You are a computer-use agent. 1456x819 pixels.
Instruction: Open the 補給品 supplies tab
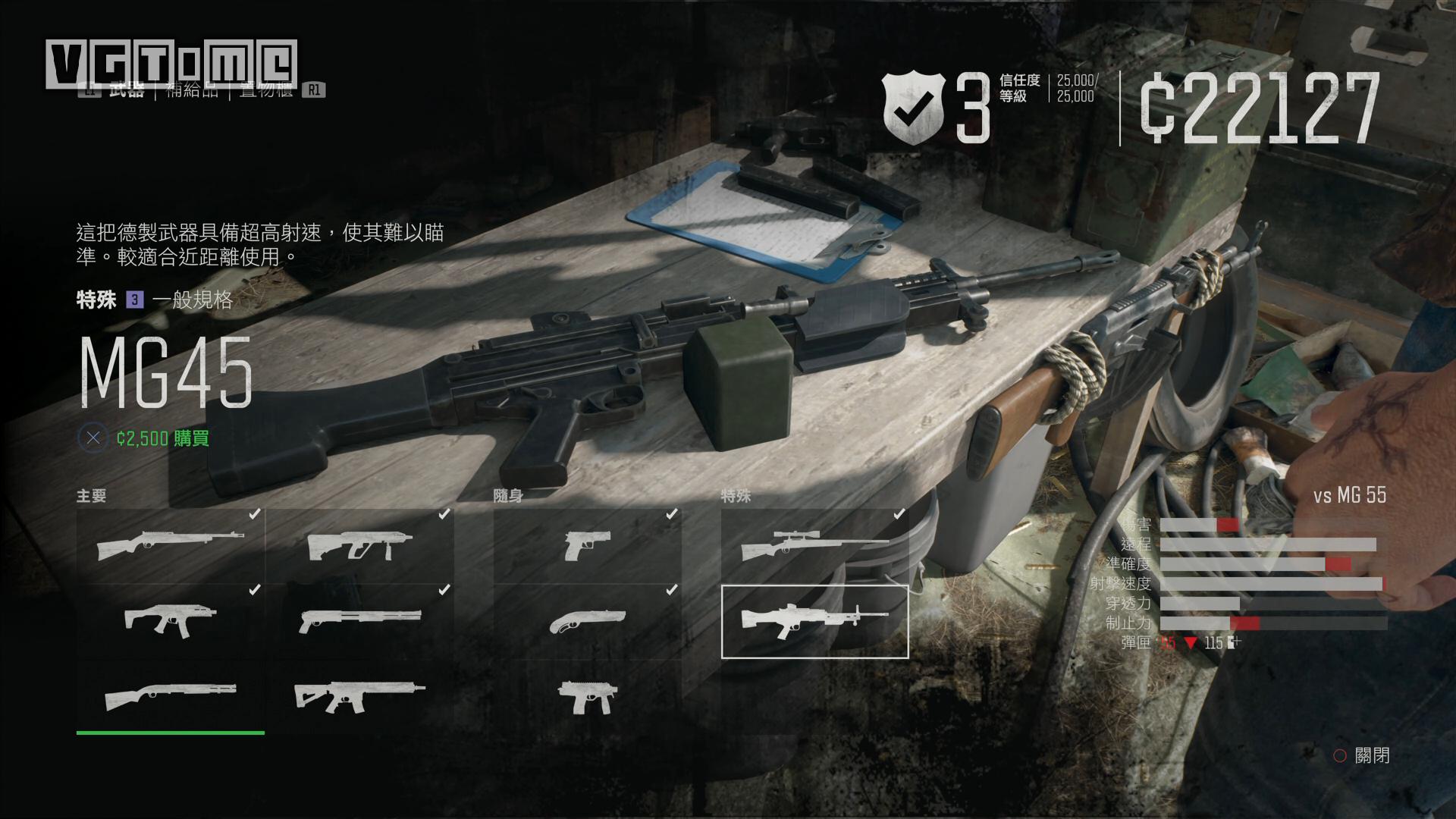click(192, 90)
